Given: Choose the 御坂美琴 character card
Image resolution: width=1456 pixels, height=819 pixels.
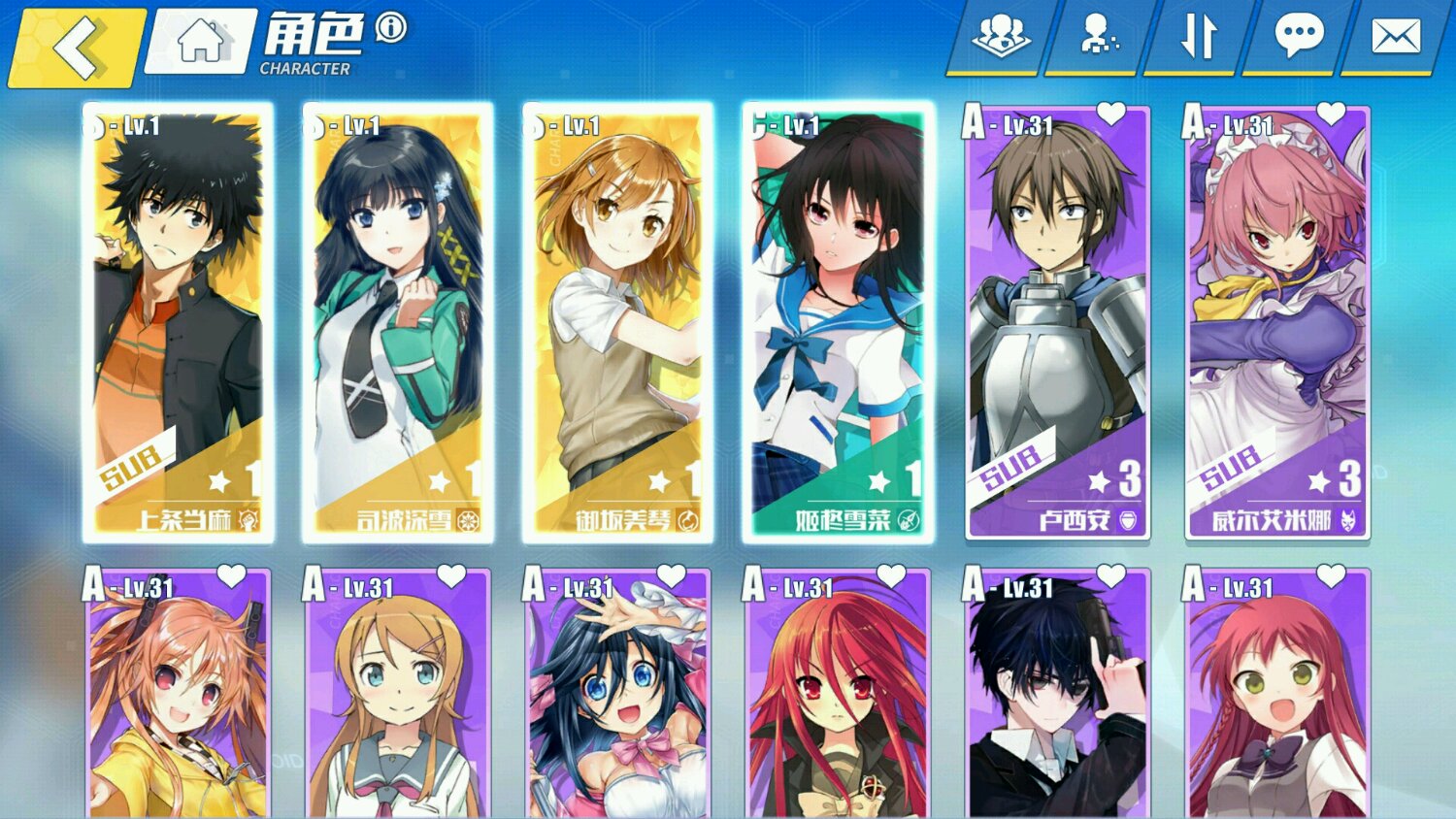Looking at the screenshot, I should tap(618, 322).
